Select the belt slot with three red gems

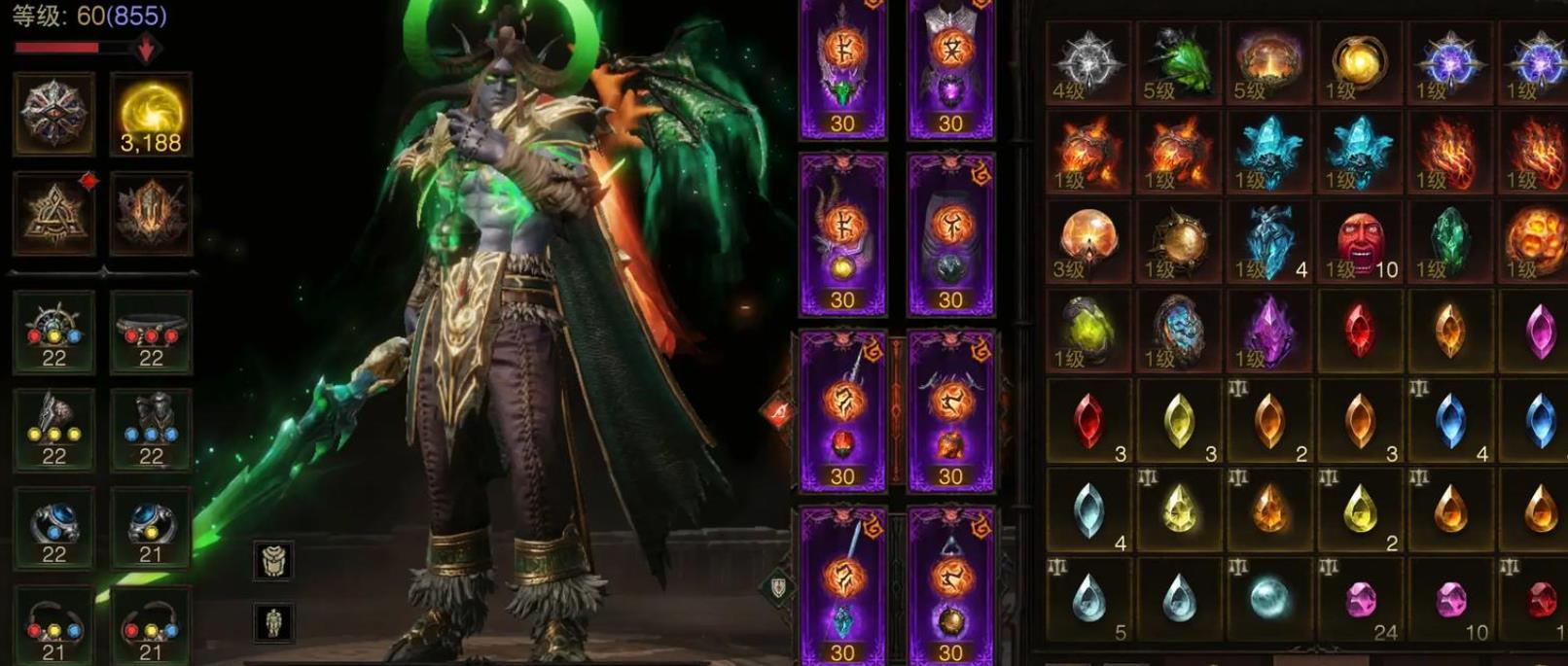[151, 333]
